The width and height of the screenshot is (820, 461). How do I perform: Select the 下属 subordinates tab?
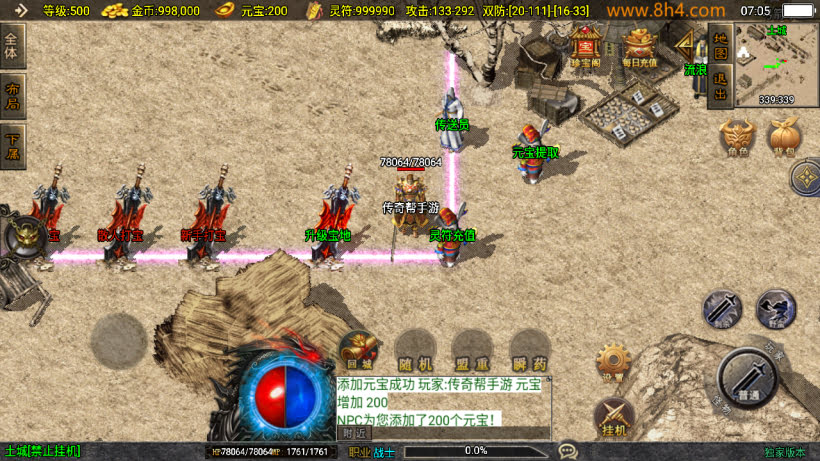coord(12,146)
